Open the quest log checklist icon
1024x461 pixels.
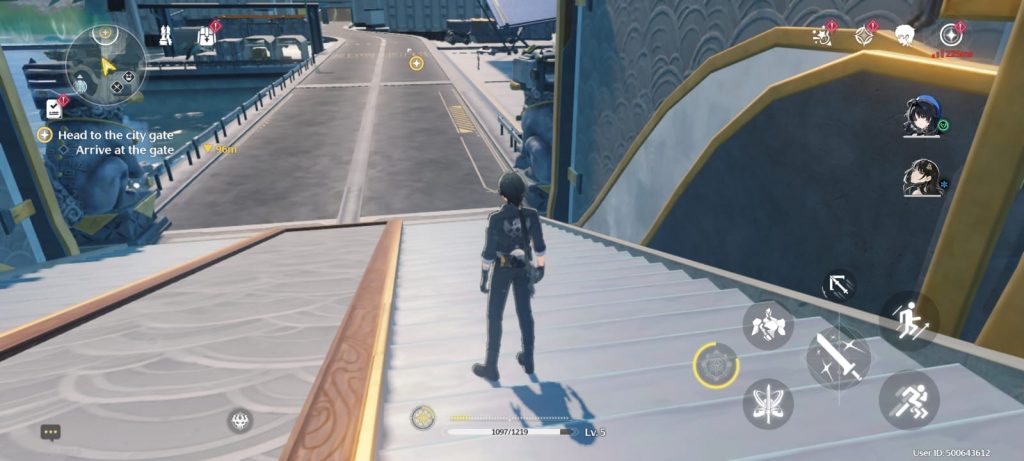coord(54,108)
